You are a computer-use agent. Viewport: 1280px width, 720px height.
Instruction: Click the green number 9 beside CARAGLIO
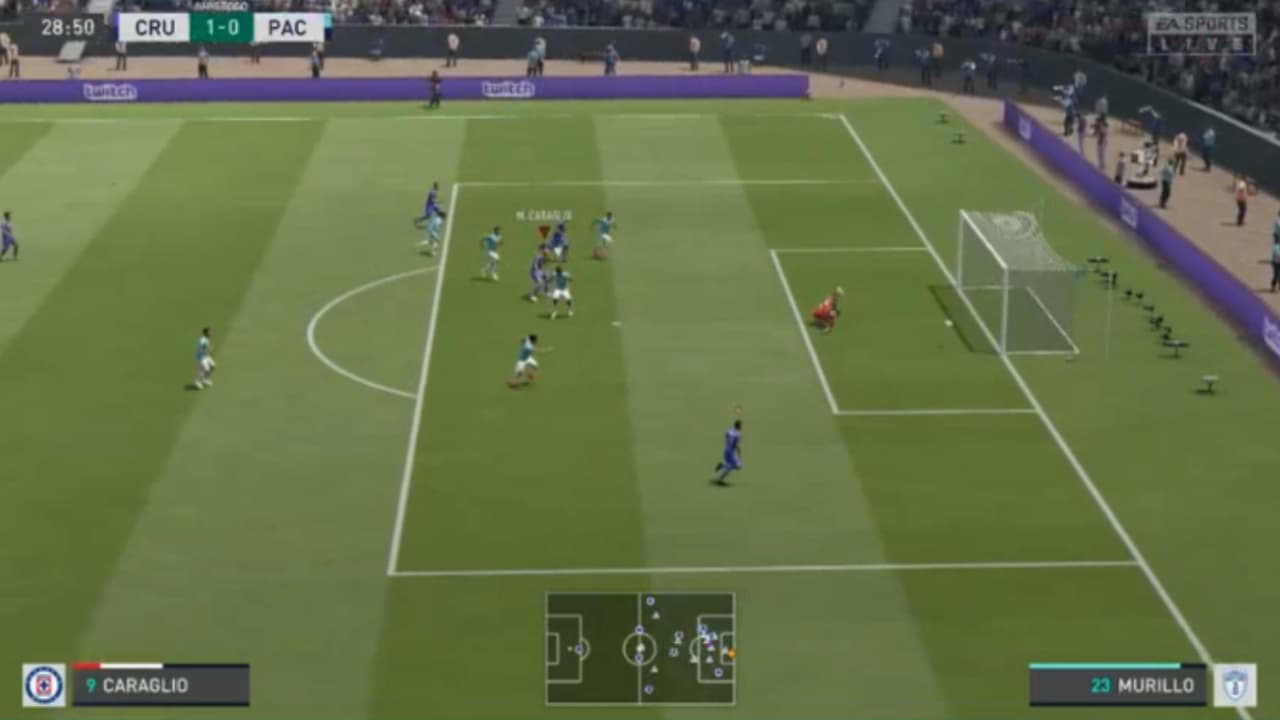pos(91,687)
